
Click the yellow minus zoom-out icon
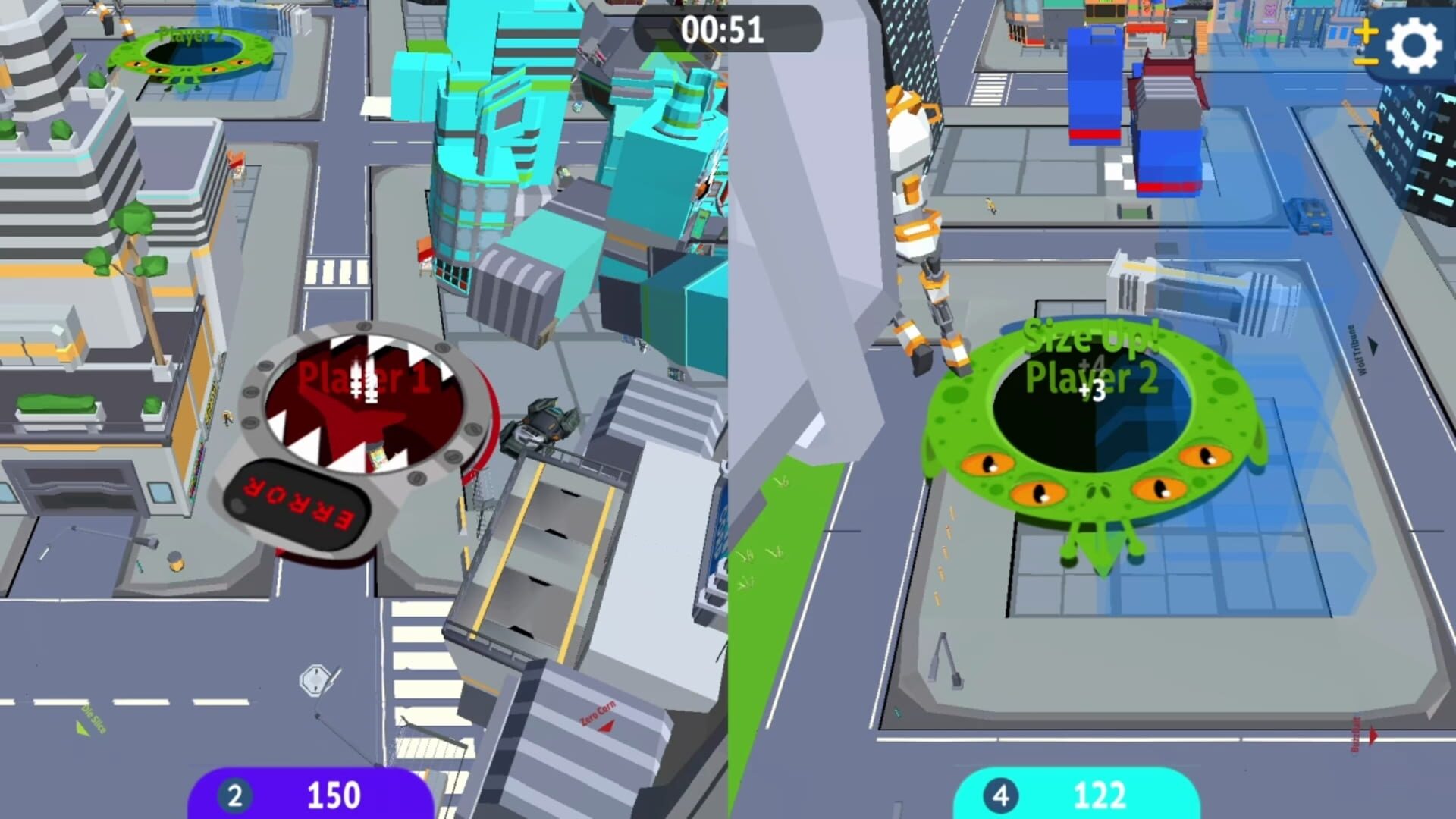pos(1365,61)
